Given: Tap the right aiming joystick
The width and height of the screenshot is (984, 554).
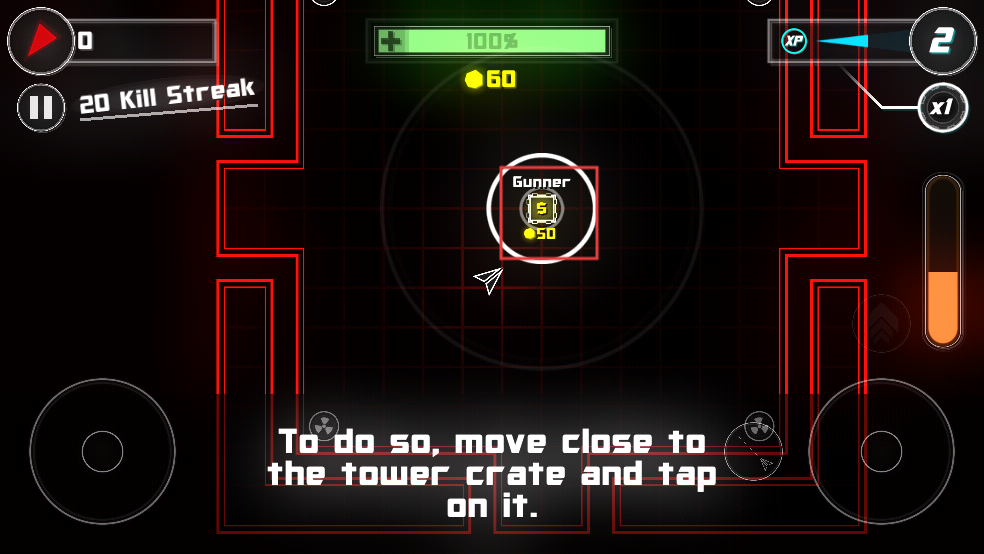Looking at the screenshot, I should point(881,450).
